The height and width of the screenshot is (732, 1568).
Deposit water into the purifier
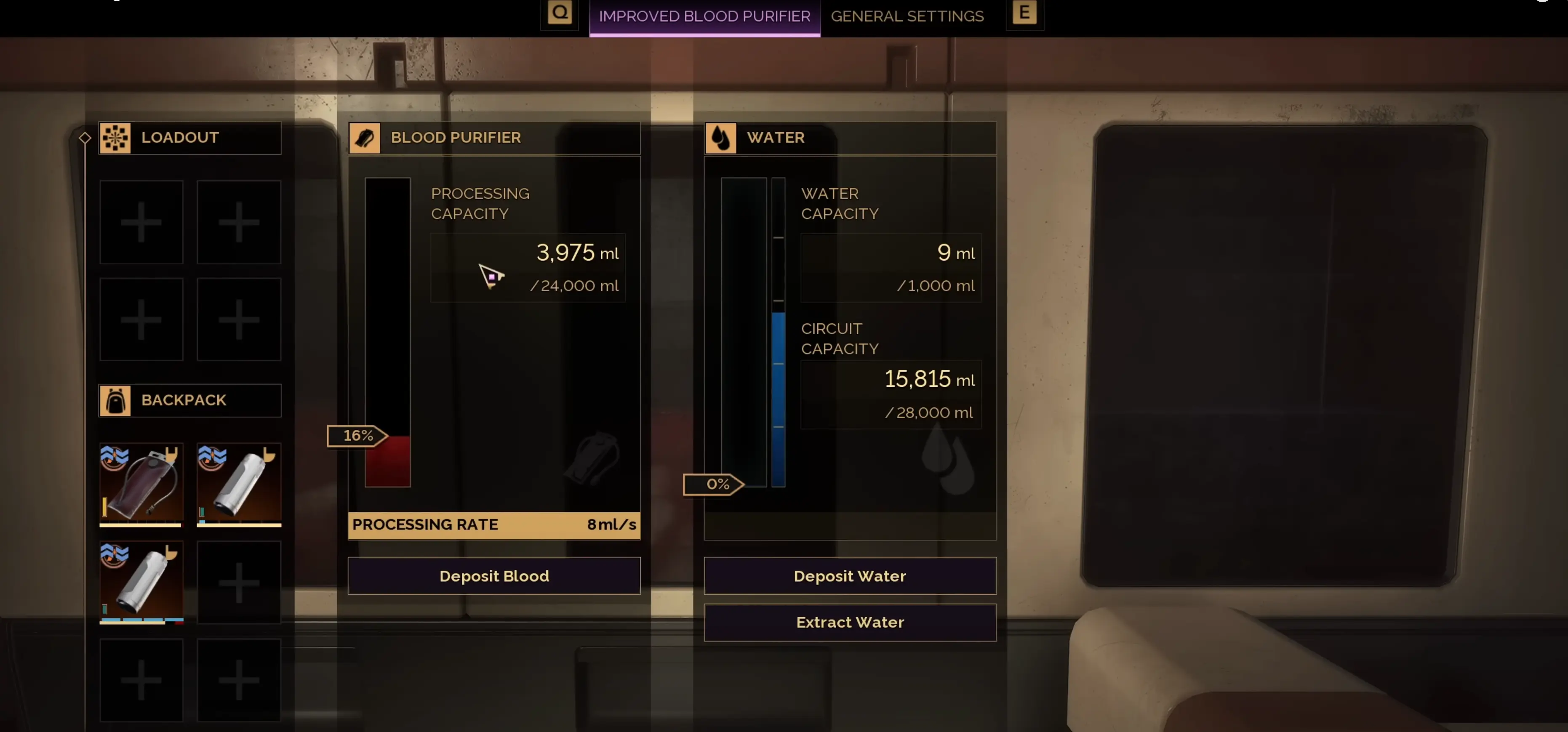tap(850, 575)
